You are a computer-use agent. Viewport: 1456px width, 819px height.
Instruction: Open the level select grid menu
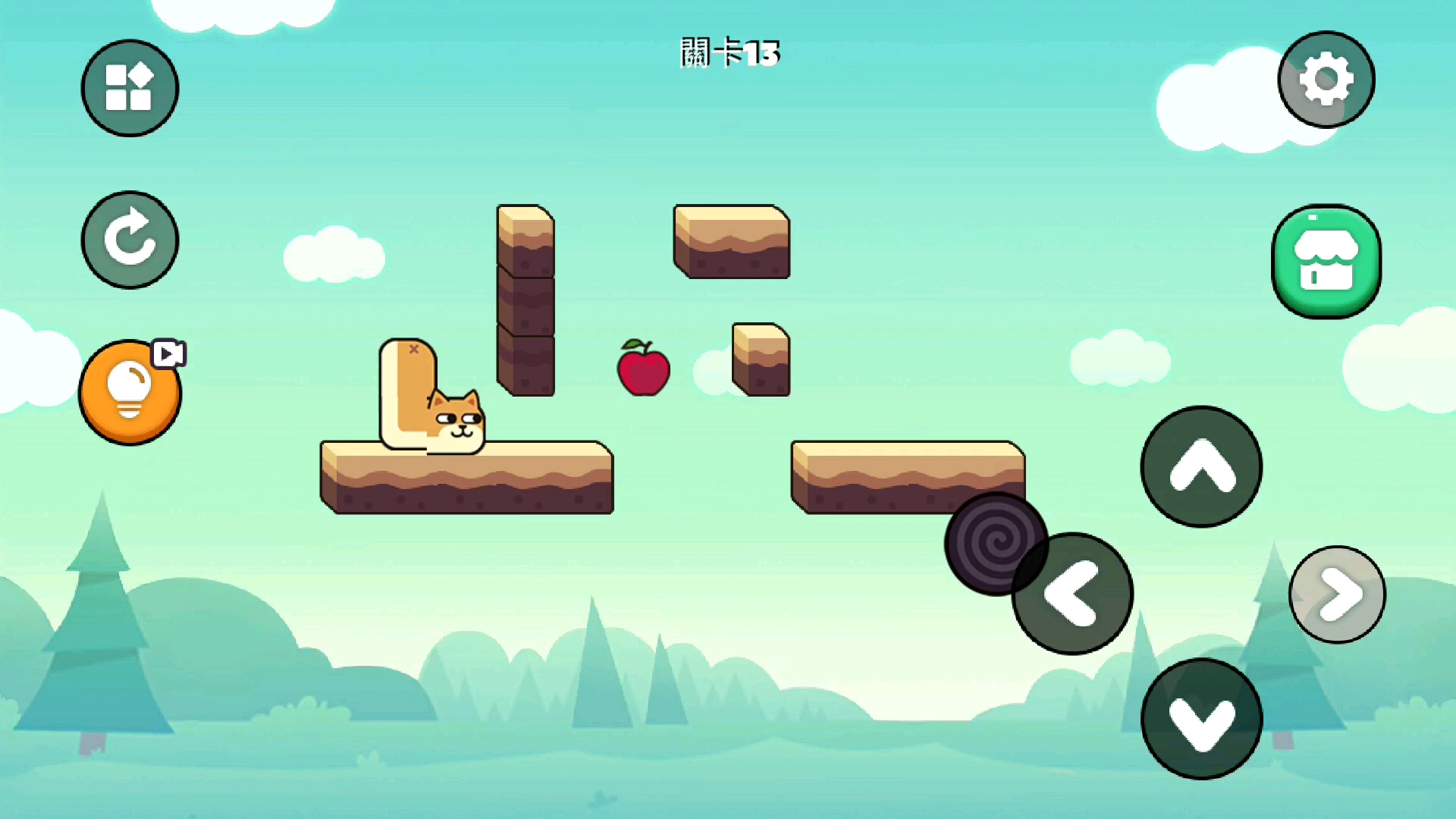[x=130, y=88]
